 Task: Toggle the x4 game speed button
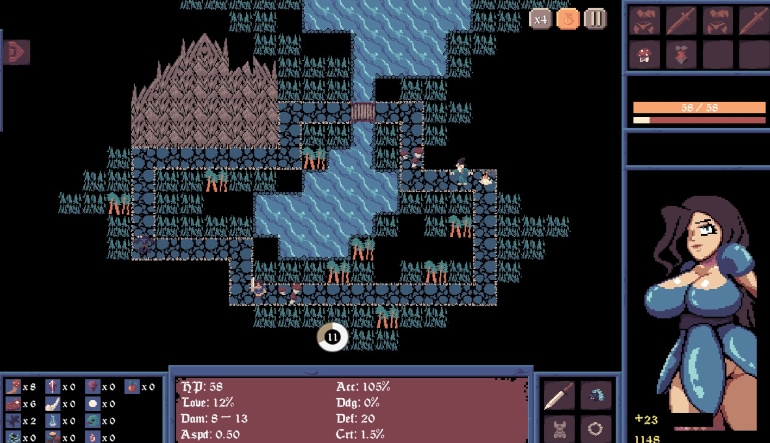[541, 19]
